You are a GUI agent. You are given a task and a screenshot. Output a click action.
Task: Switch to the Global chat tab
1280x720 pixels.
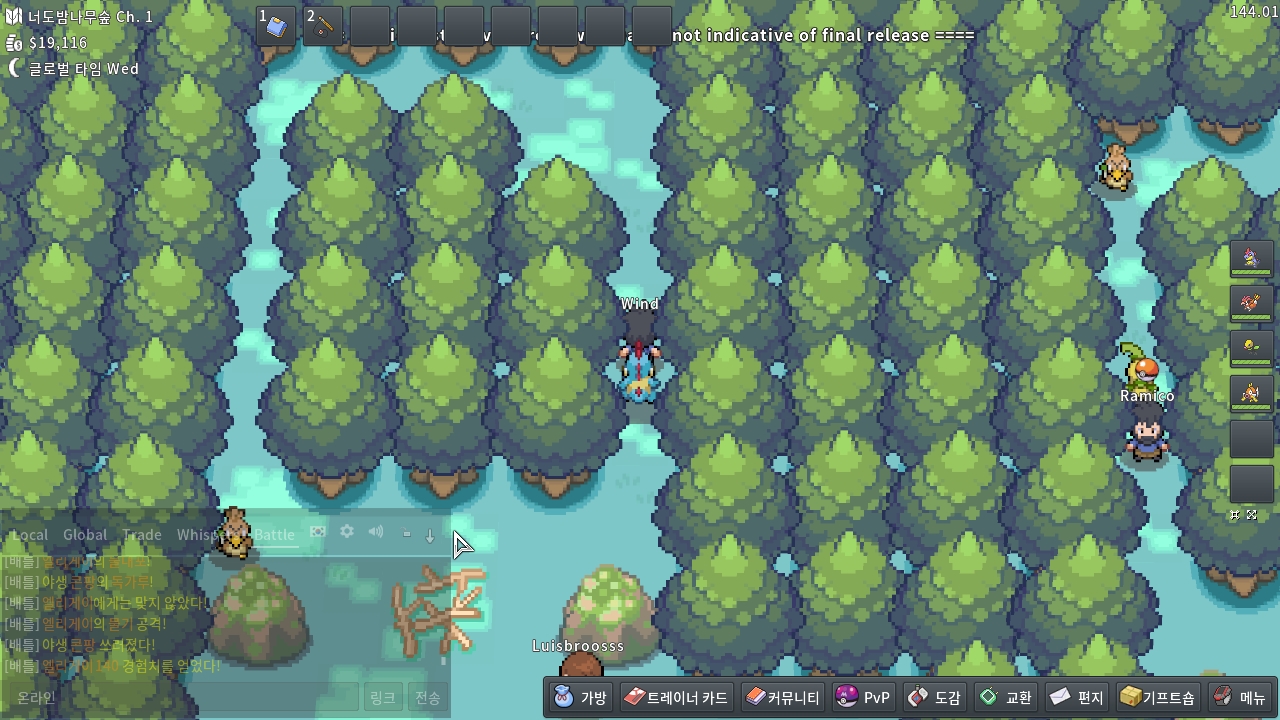(85, 535)
